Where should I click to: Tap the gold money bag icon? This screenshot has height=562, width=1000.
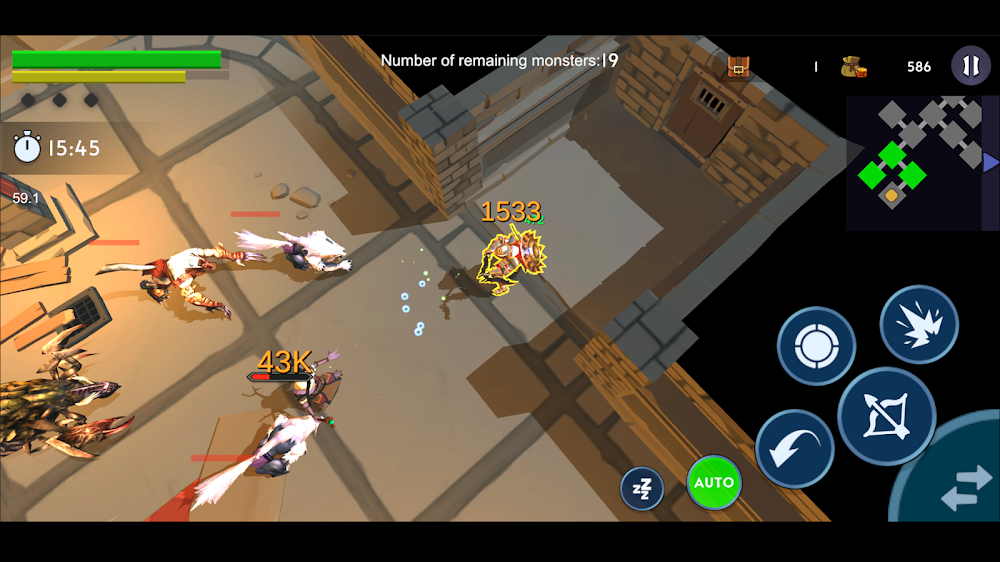[x=853, y=67]
